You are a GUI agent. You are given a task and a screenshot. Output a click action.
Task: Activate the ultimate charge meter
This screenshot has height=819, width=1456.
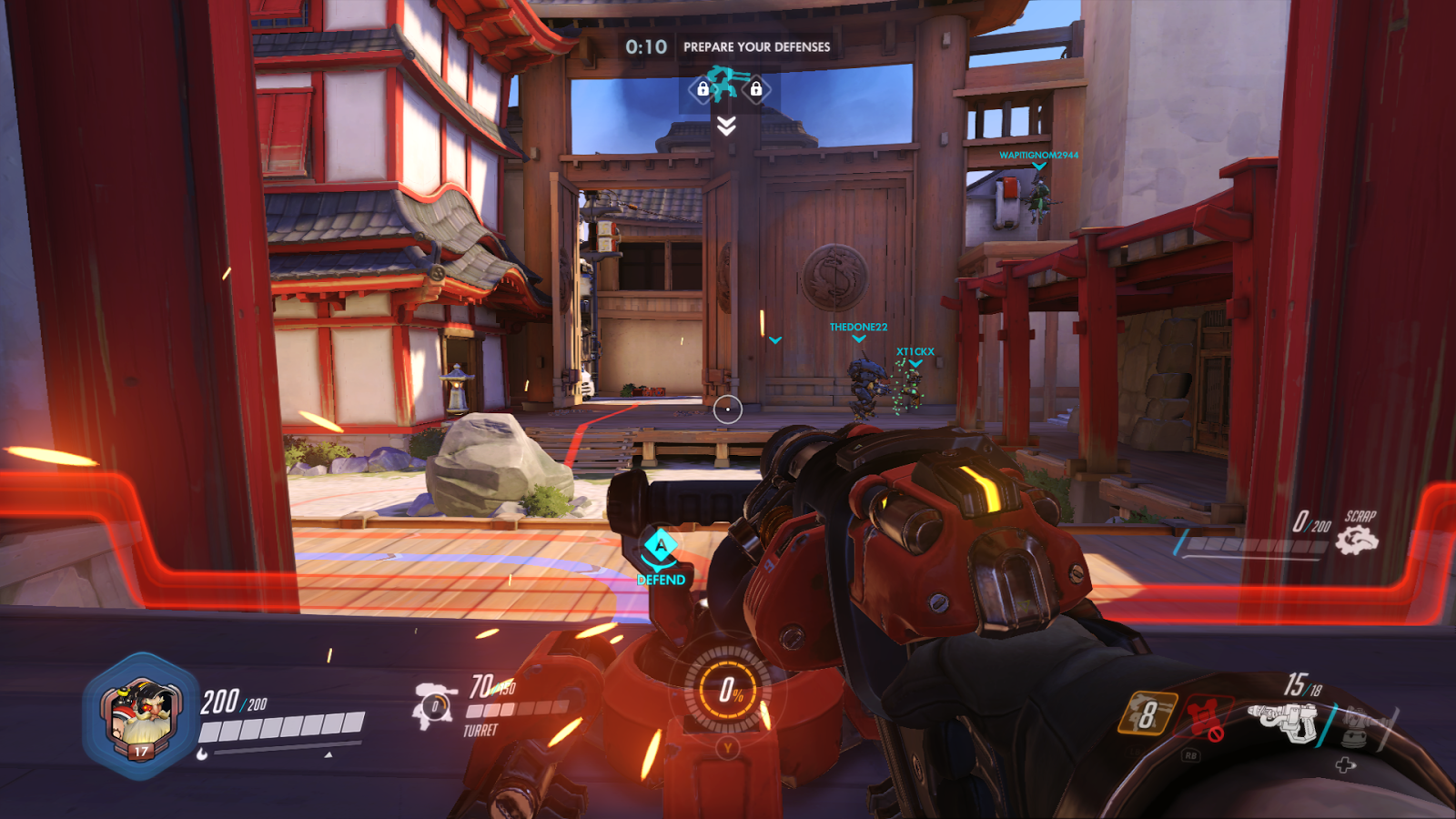pos(727,691)
